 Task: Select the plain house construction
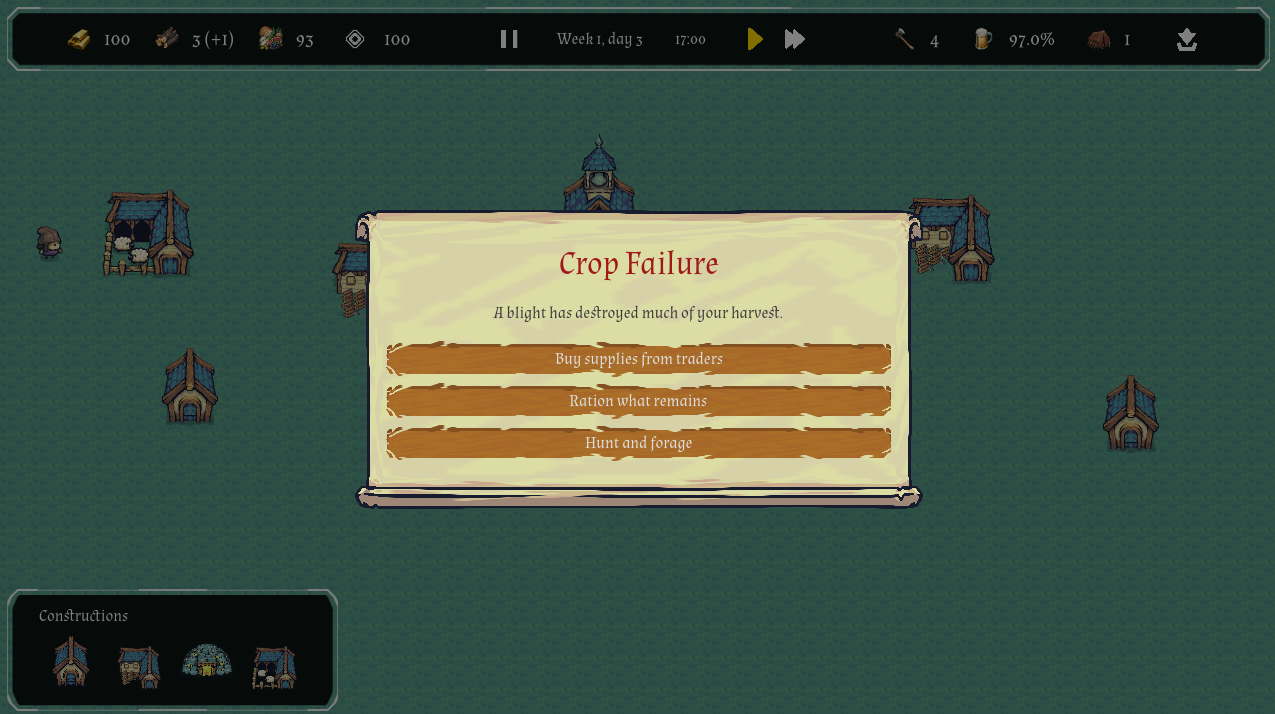point(71,662)
